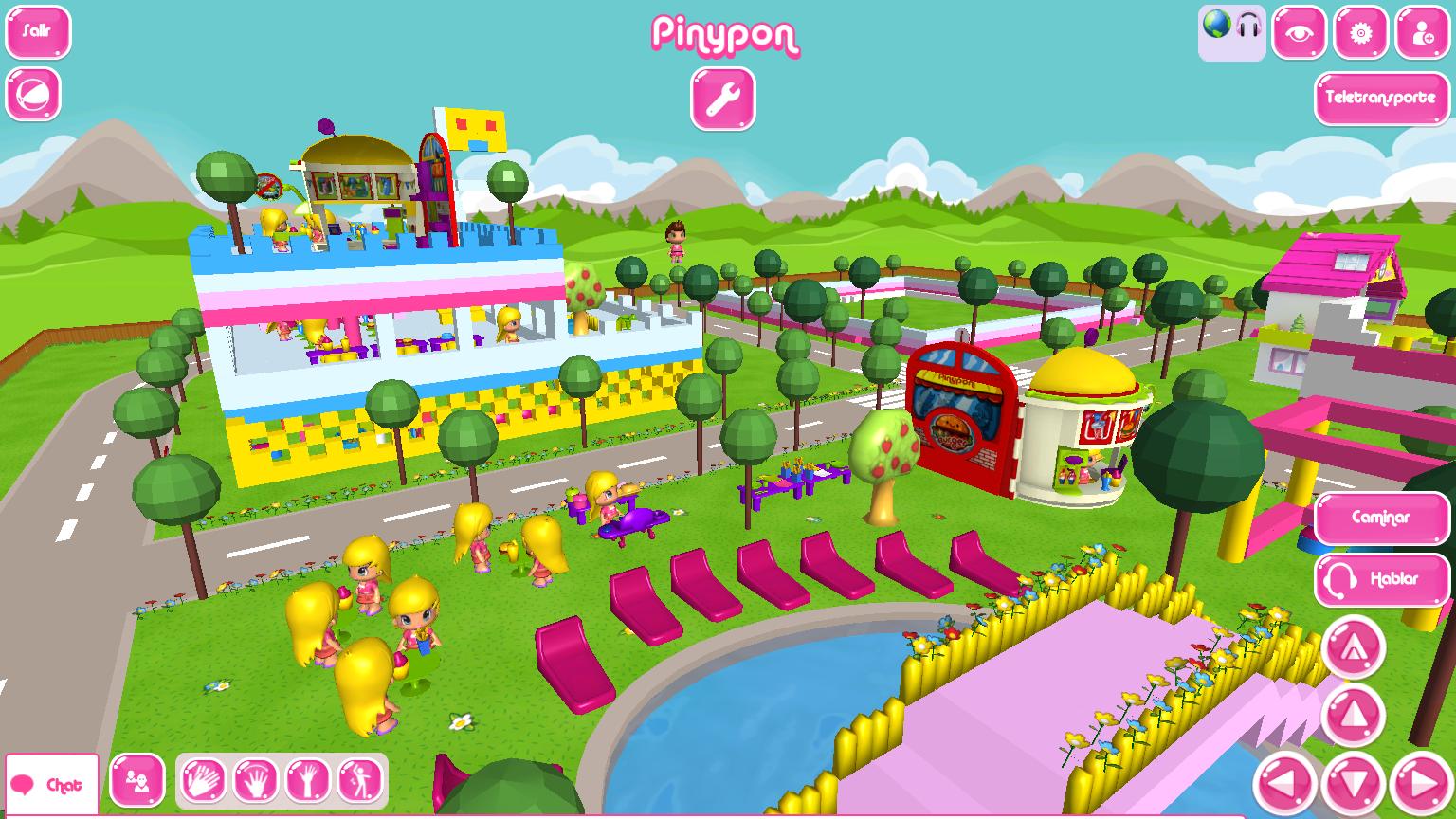Use the clapping hands emote
The height and width of the screenshot is (819, 1456).
coord(204,782)
